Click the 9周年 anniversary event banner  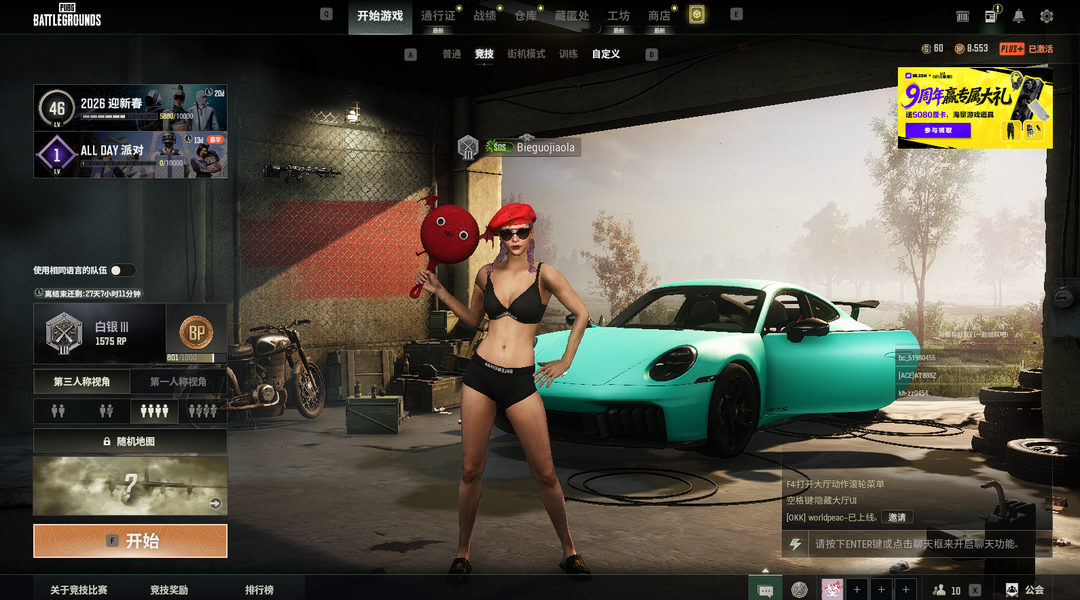click(x=974, y=108)
